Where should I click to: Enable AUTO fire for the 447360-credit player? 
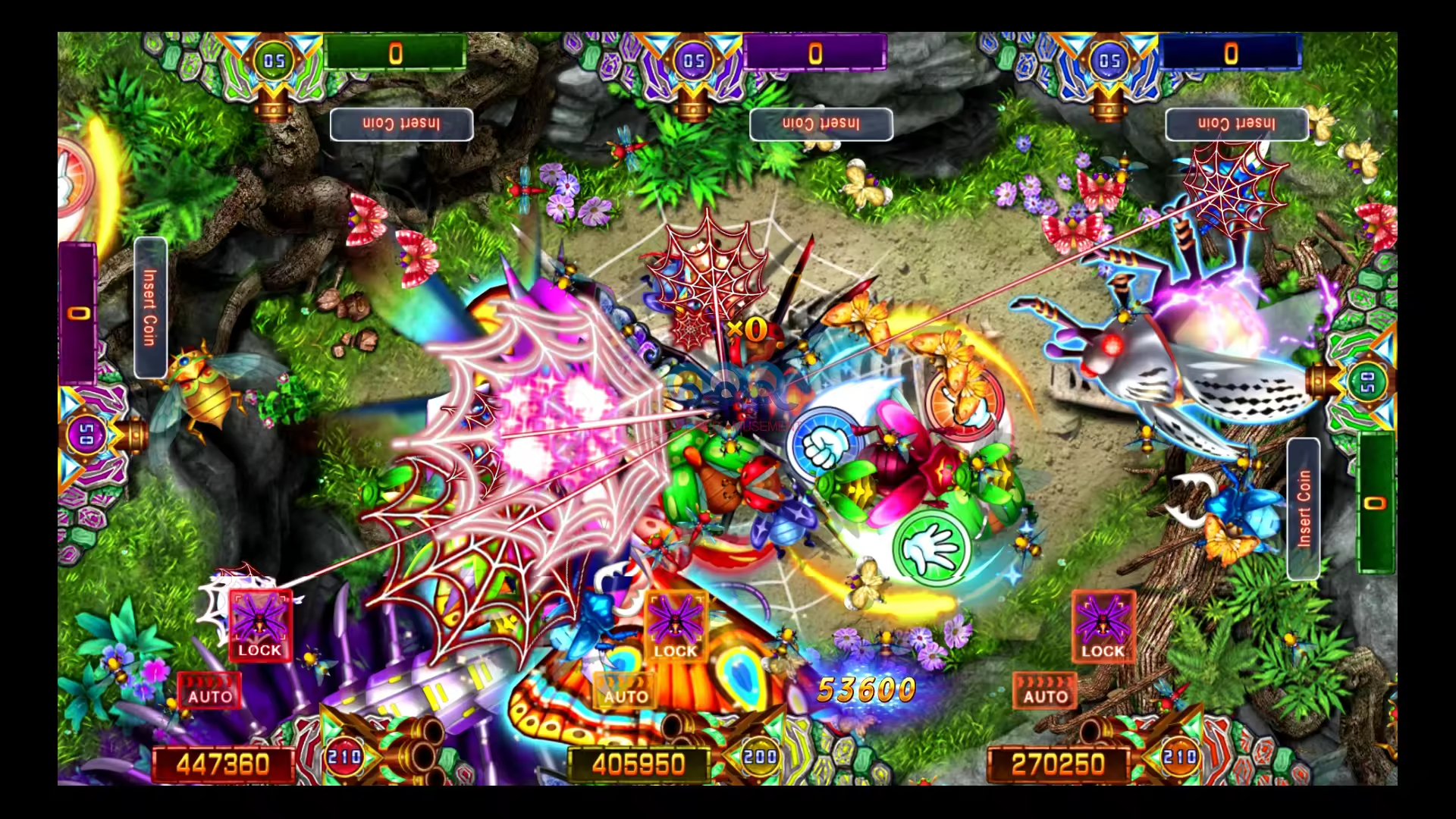coord(209,691)
